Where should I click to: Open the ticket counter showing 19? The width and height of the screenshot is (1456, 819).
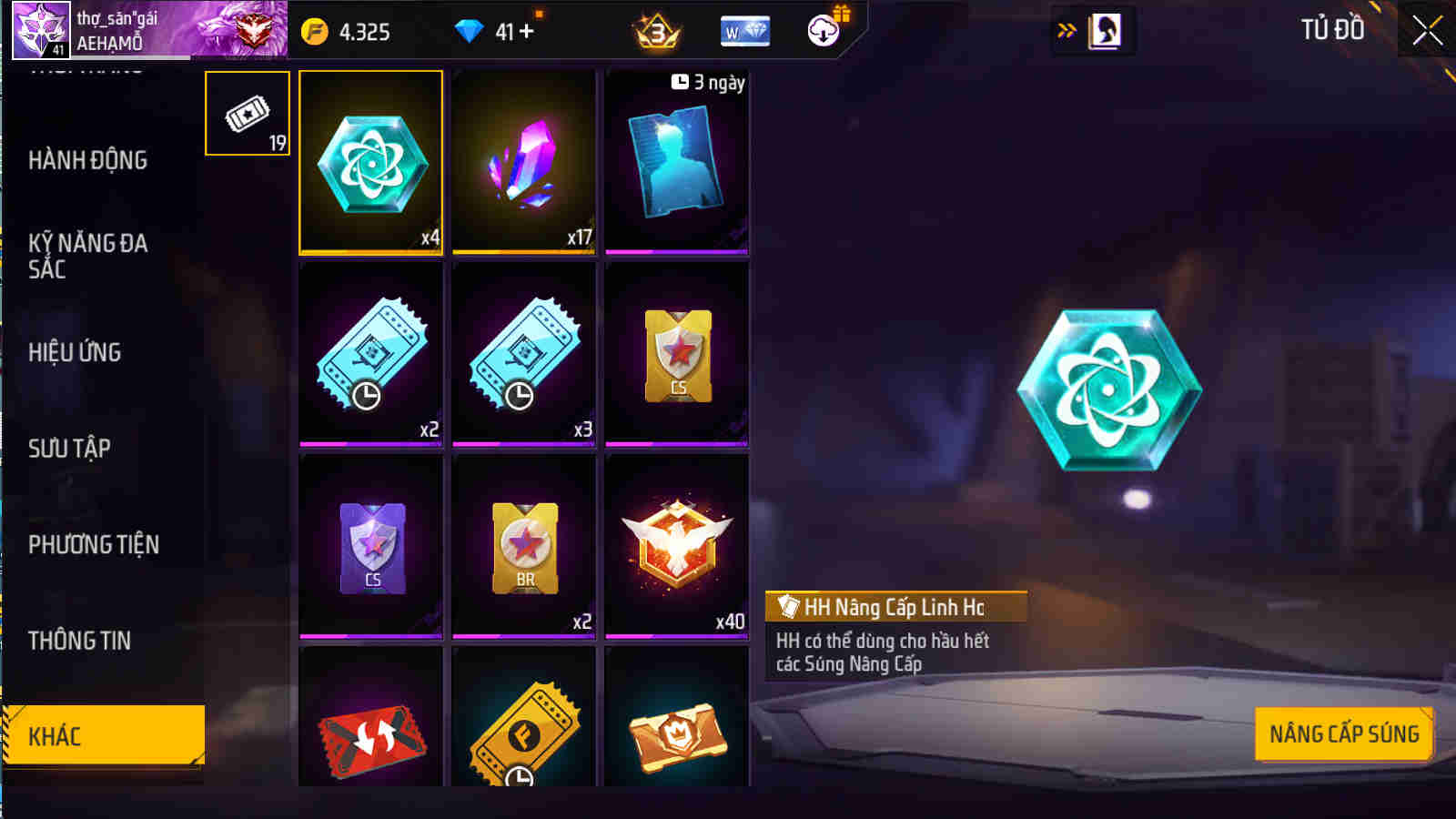pyautogui.click(x=246, y=112)
